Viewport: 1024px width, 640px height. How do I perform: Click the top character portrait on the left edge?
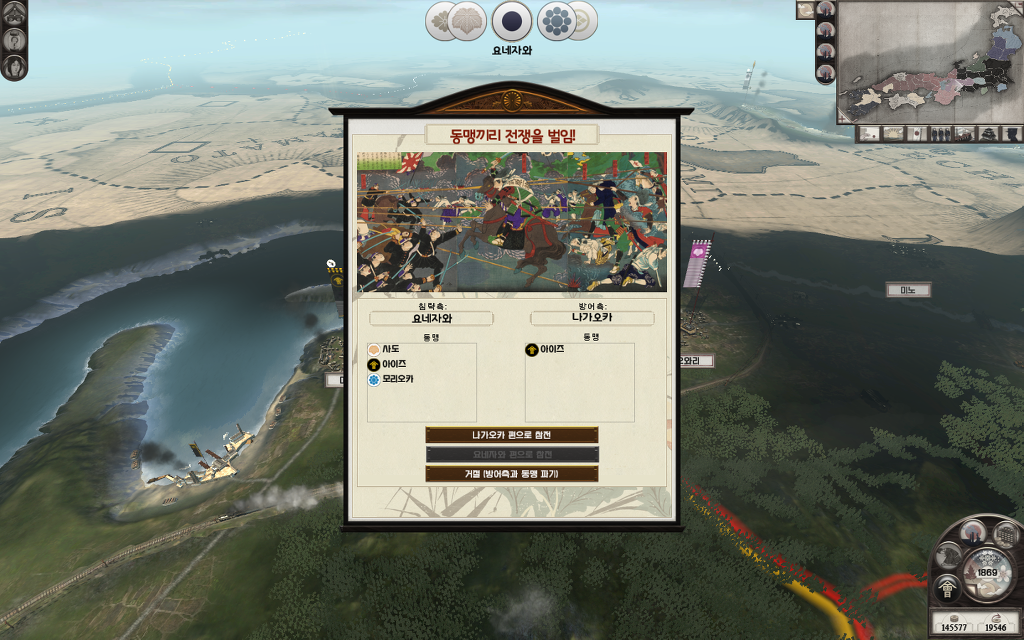(x=15, y=14)
